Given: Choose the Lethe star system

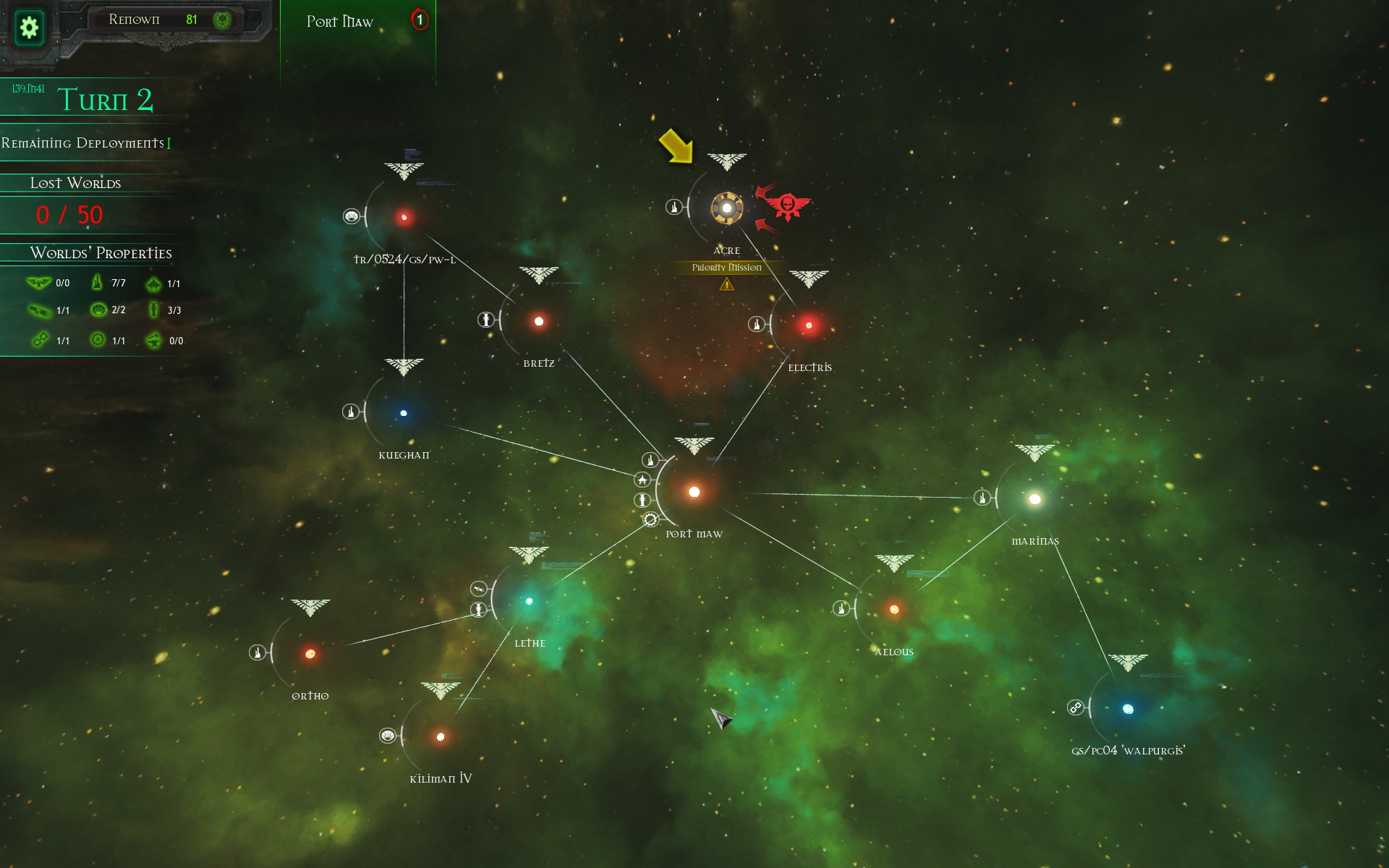Looking at the screenshot, I should (x=530, y=601).
